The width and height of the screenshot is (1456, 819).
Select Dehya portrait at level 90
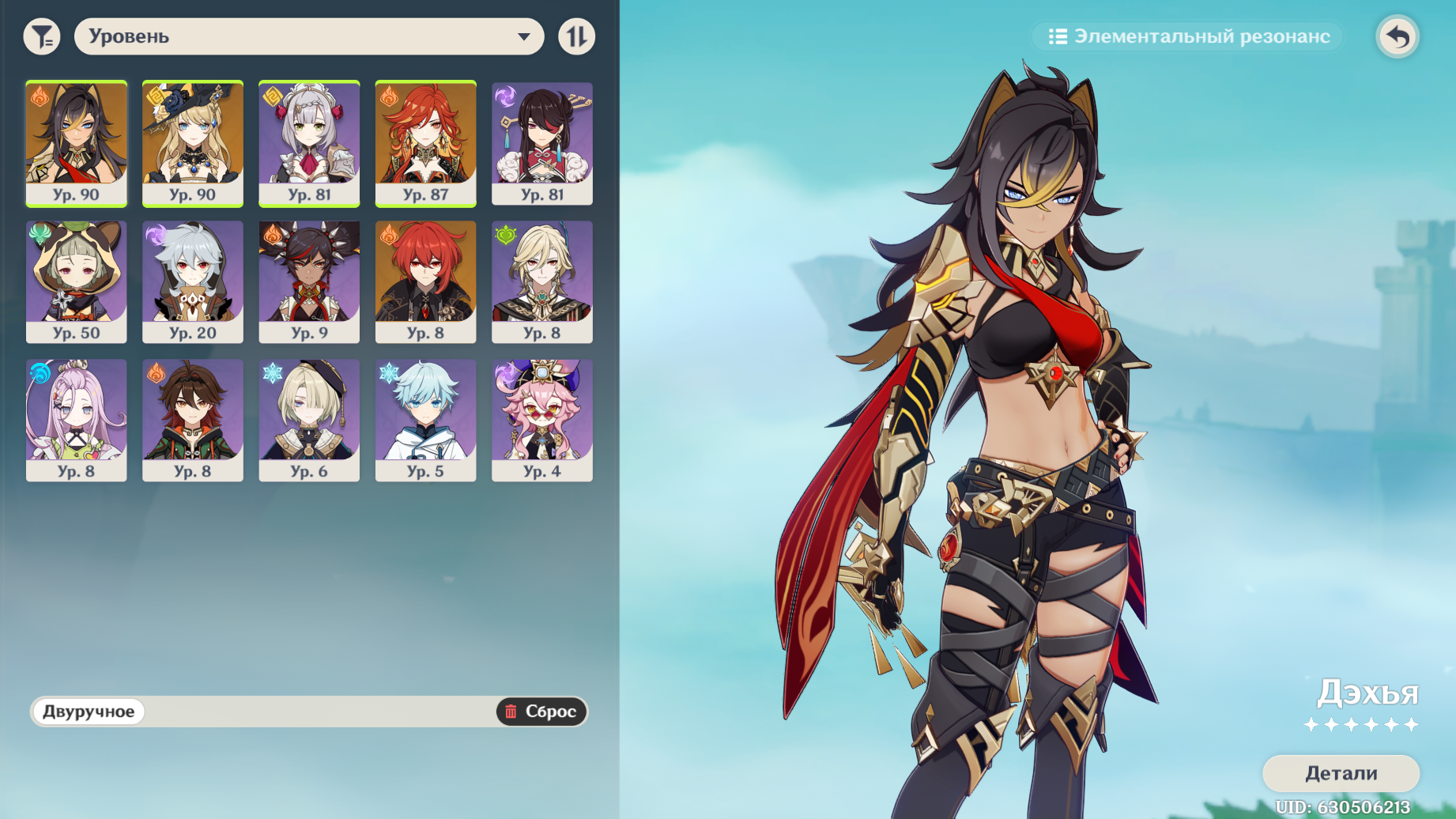pyautogui.click(x=76, y=143)
